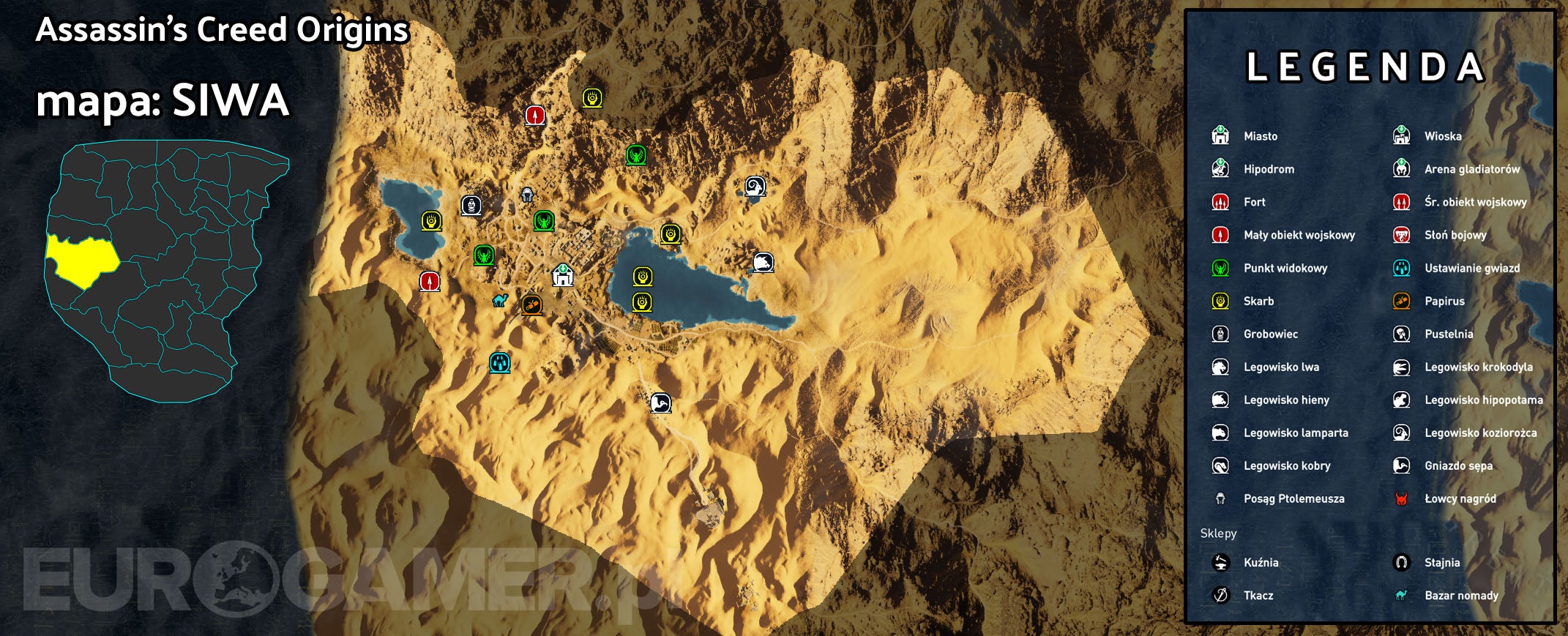The height and width of the screenshot is (636, 1568).
Task: Click the highlighted yellow Siwa region on the minimap
Action: (x=83, y=260)
